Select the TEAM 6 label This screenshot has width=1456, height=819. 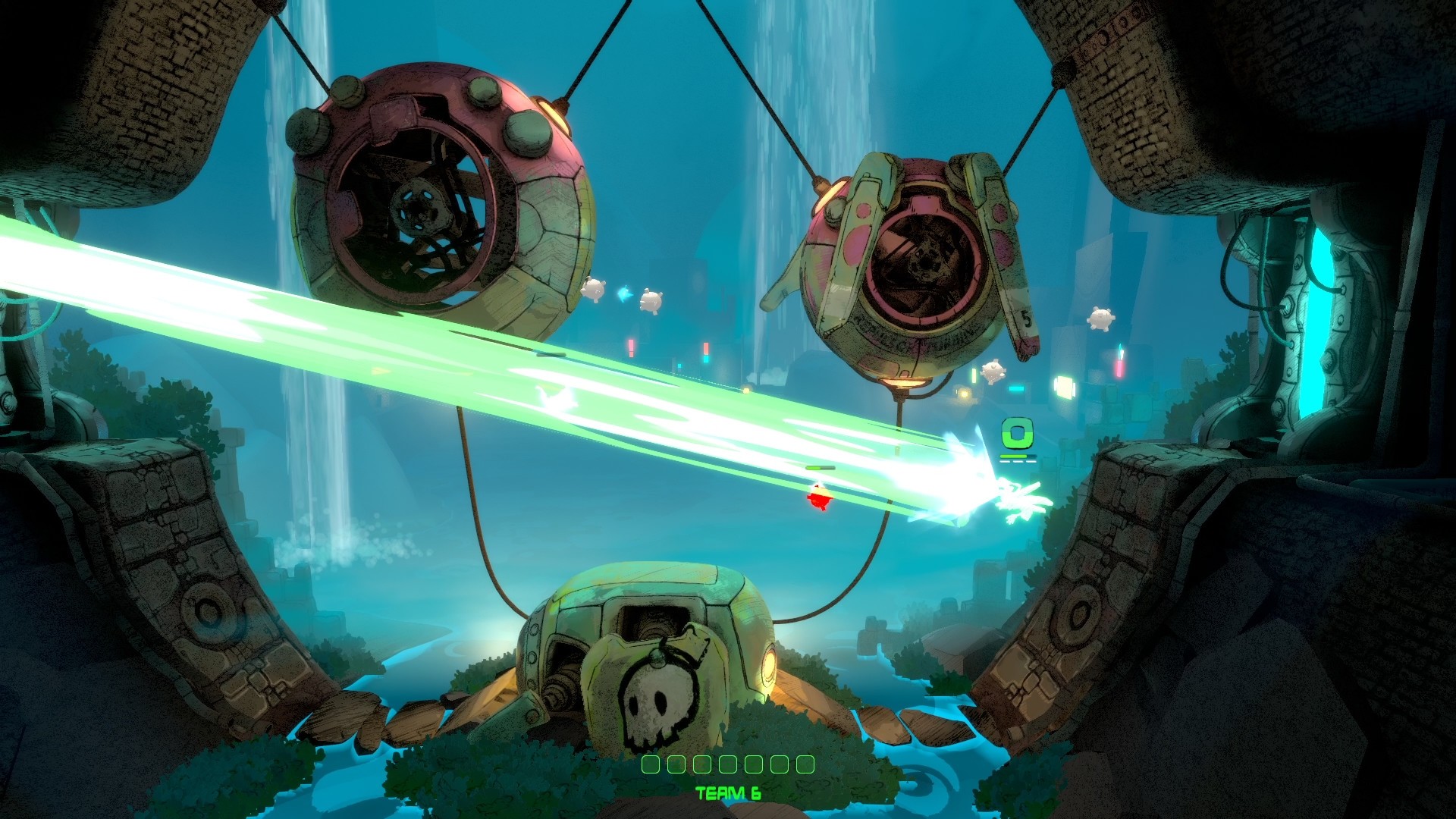click(x=730, y=793)
